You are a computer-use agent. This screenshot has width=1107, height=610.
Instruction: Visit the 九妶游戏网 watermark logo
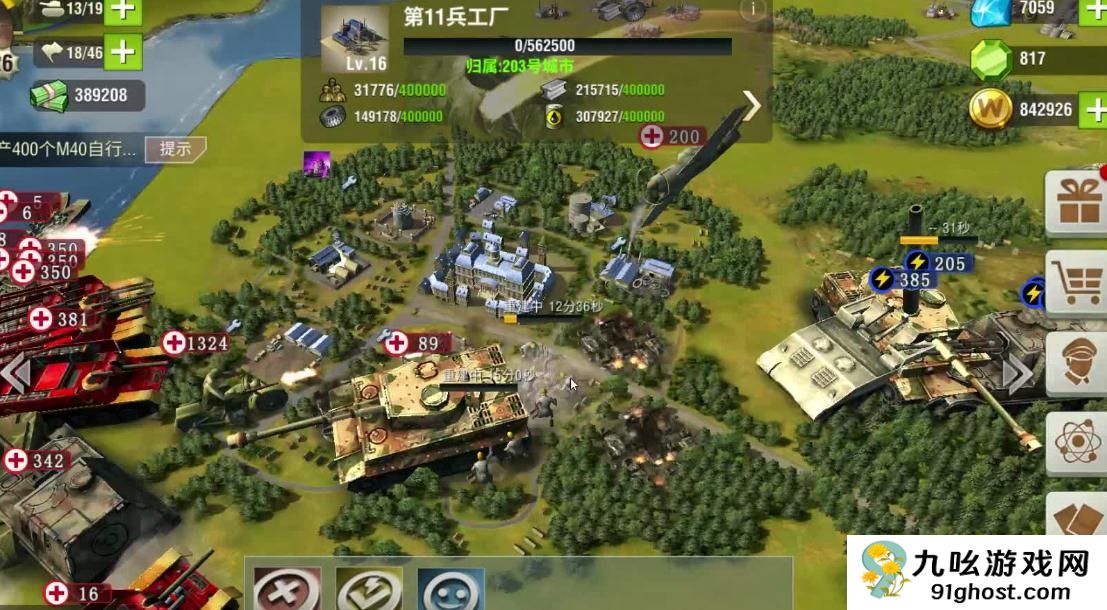coord(977,573)
